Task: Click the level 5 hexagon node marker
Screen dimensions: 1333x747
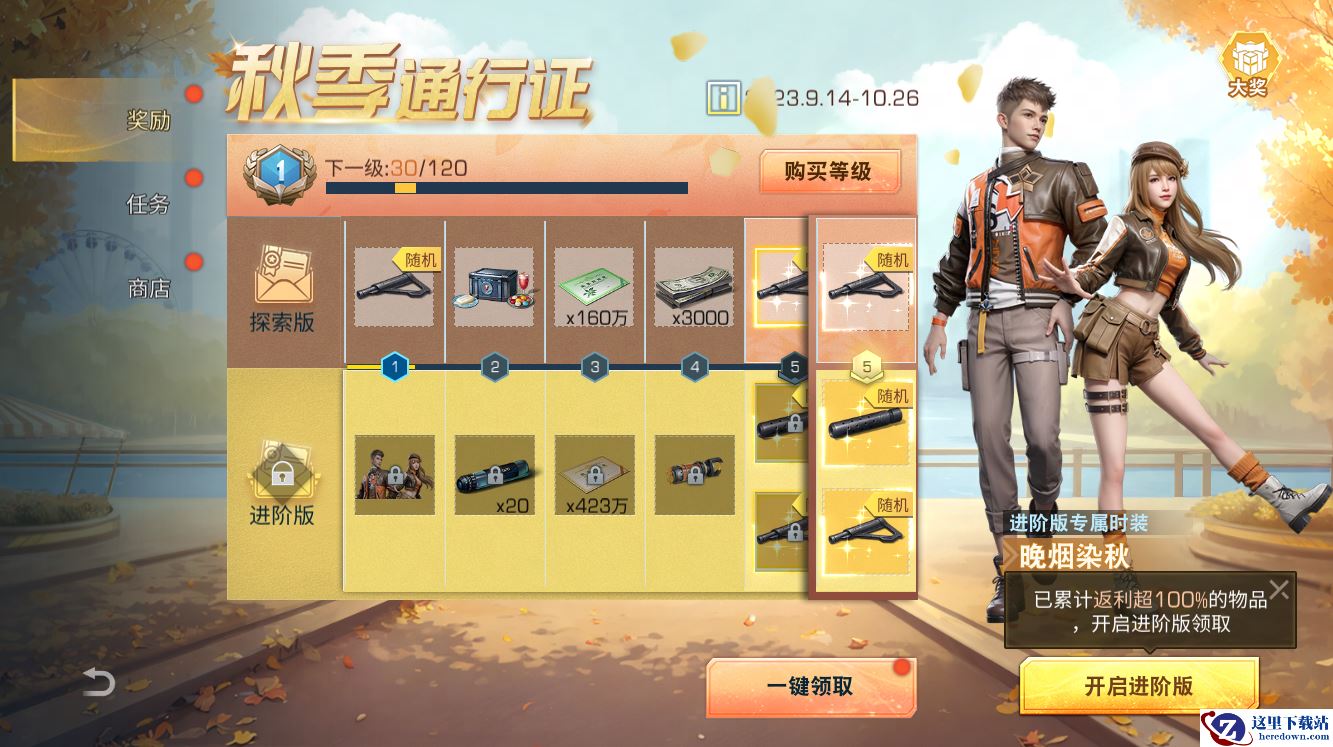Action: click(794, 368)
